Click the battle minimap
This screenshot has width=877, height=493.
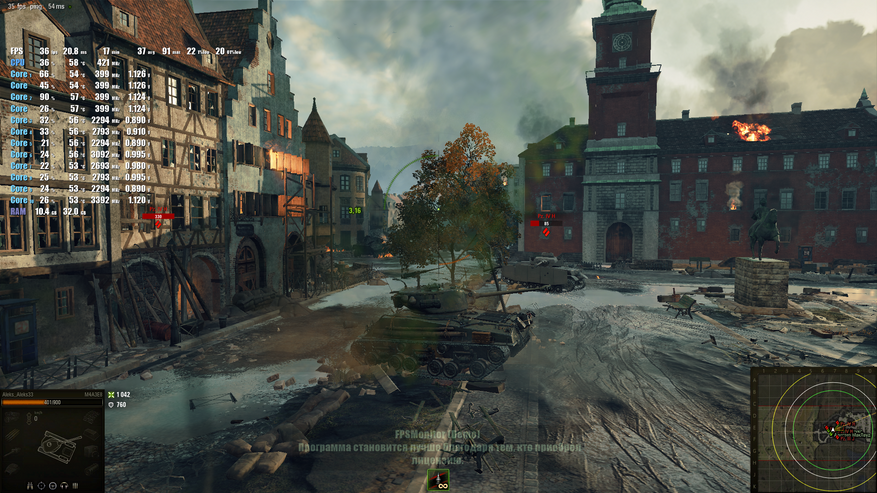(x=813, y=430)
